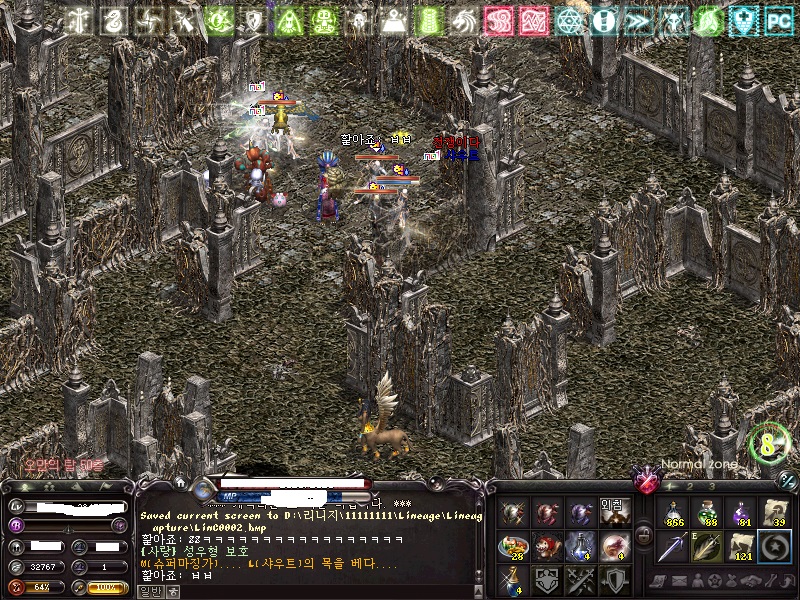Click the PC buff icon
Screen dimensions: 800x600
[778, 19]
